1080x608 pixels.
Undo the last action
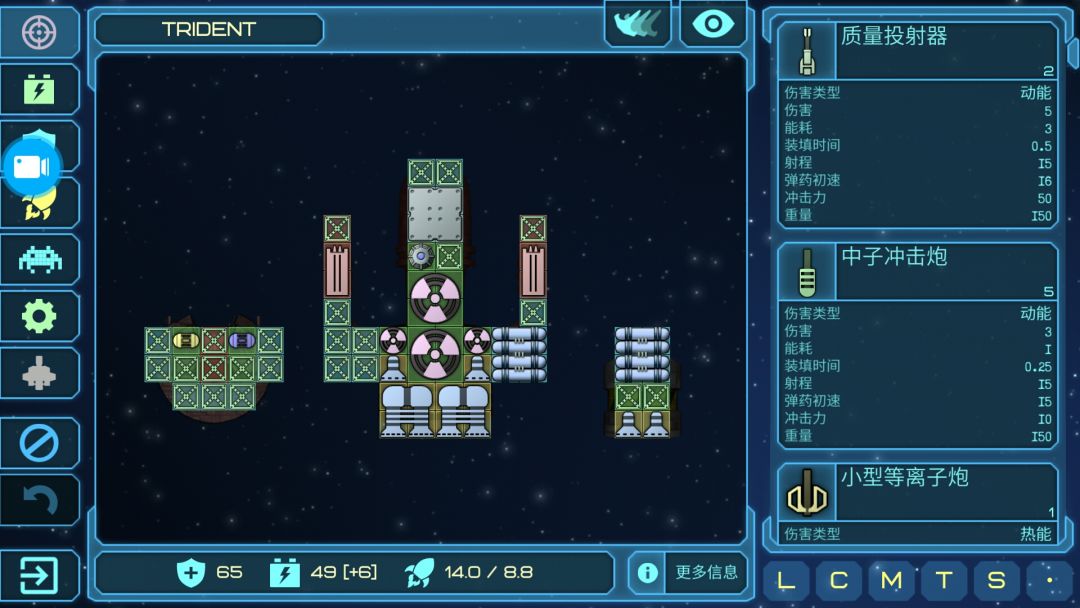point(39,499)
